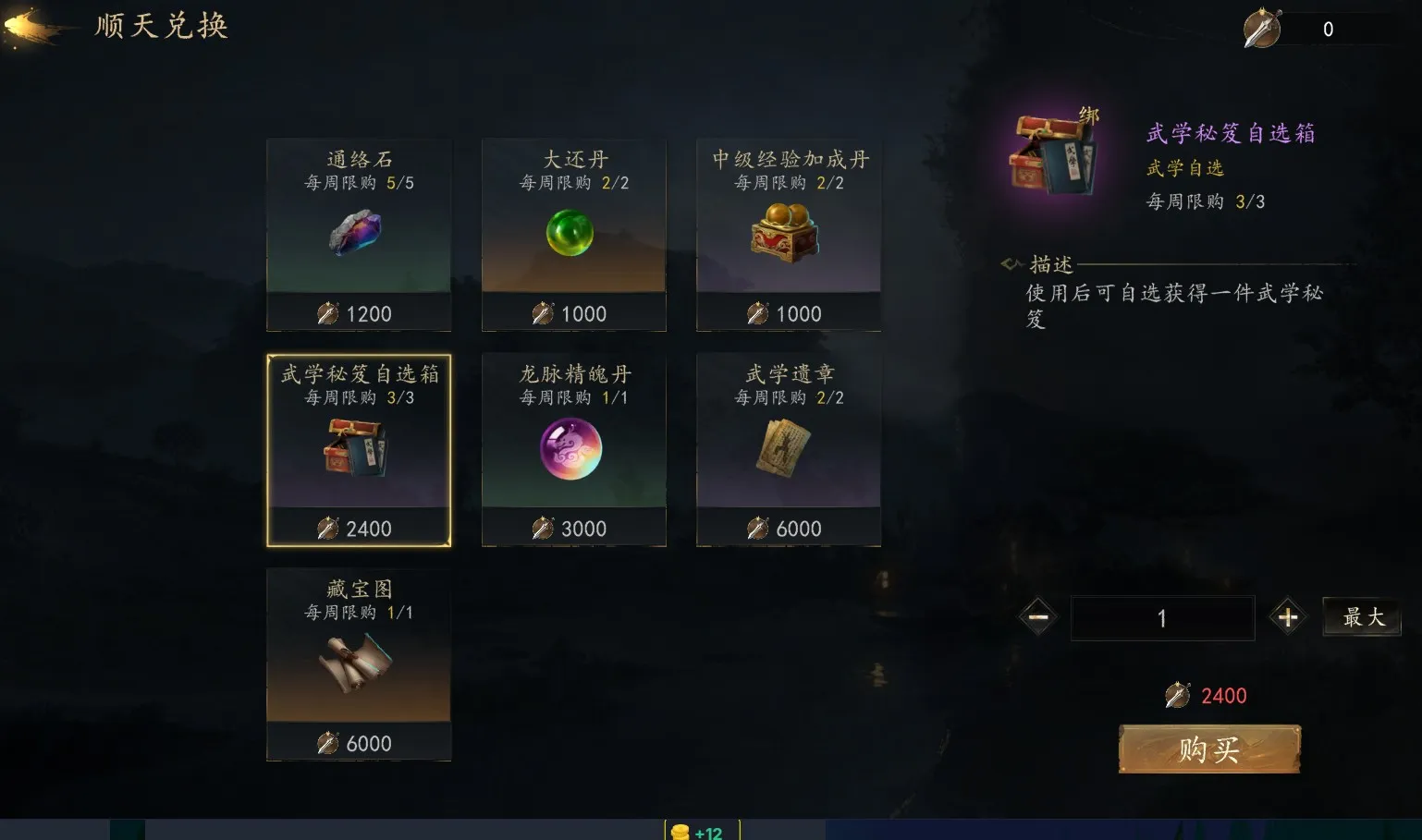The image size is (1422, 840).
Task: Select the 武学秘笈自选箱 highlighted item card
Action: pyautogui.click(x=359, y=450)
